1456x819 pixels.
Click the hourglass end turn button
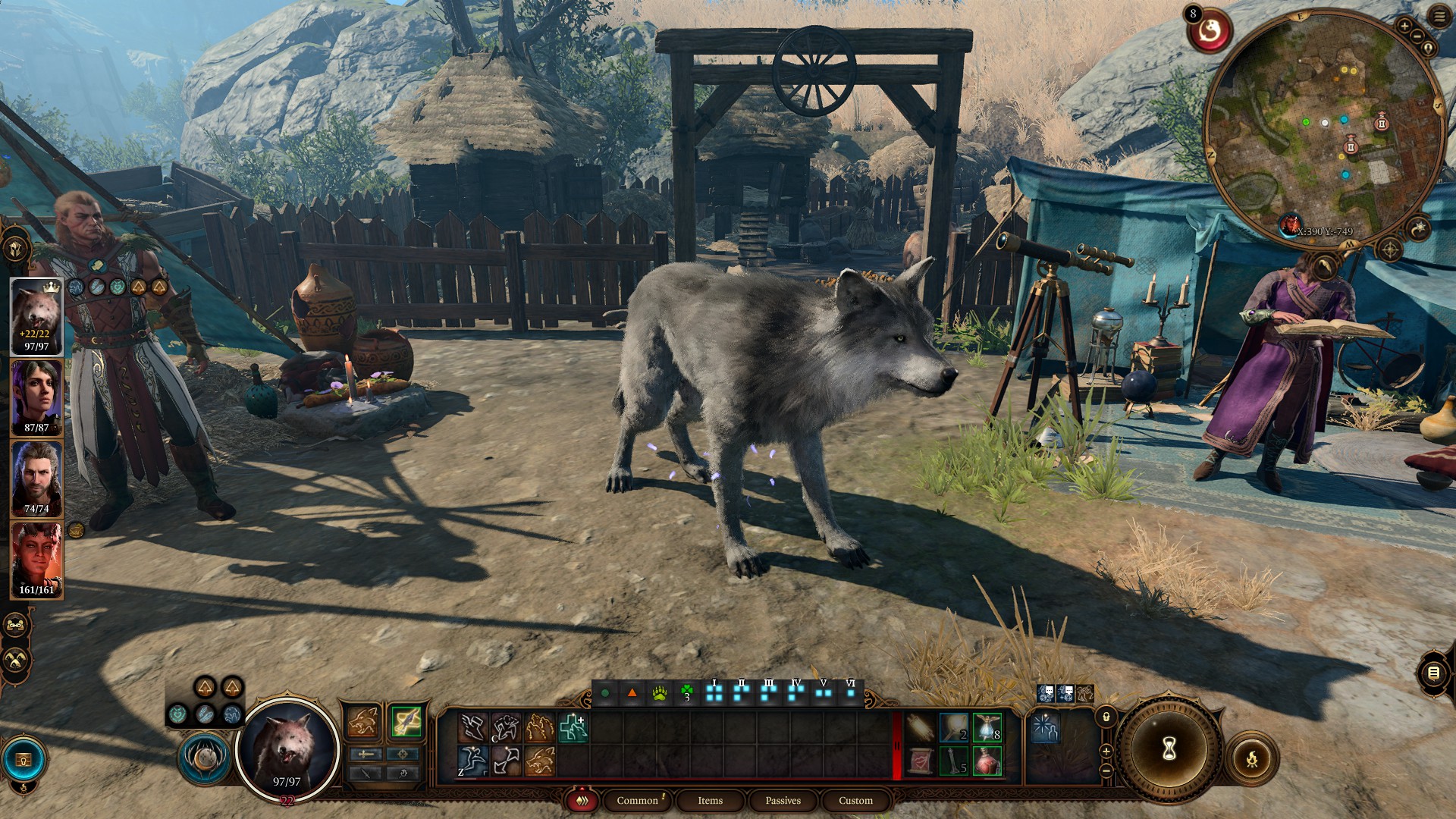1169,749
